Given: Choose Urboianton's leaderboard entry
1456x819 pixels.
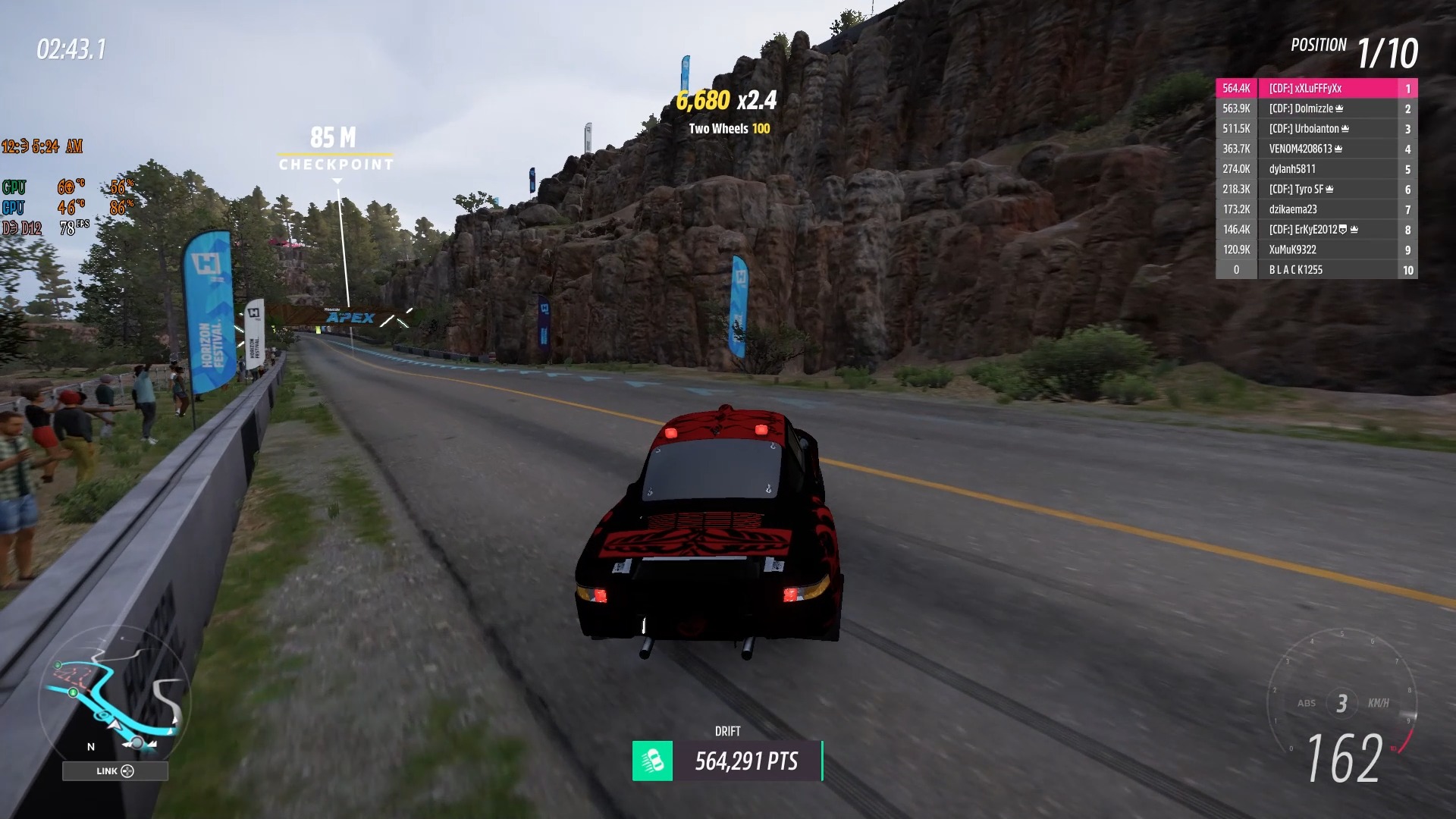Looking at the screenshot, I should click(x=1316, y=129).
